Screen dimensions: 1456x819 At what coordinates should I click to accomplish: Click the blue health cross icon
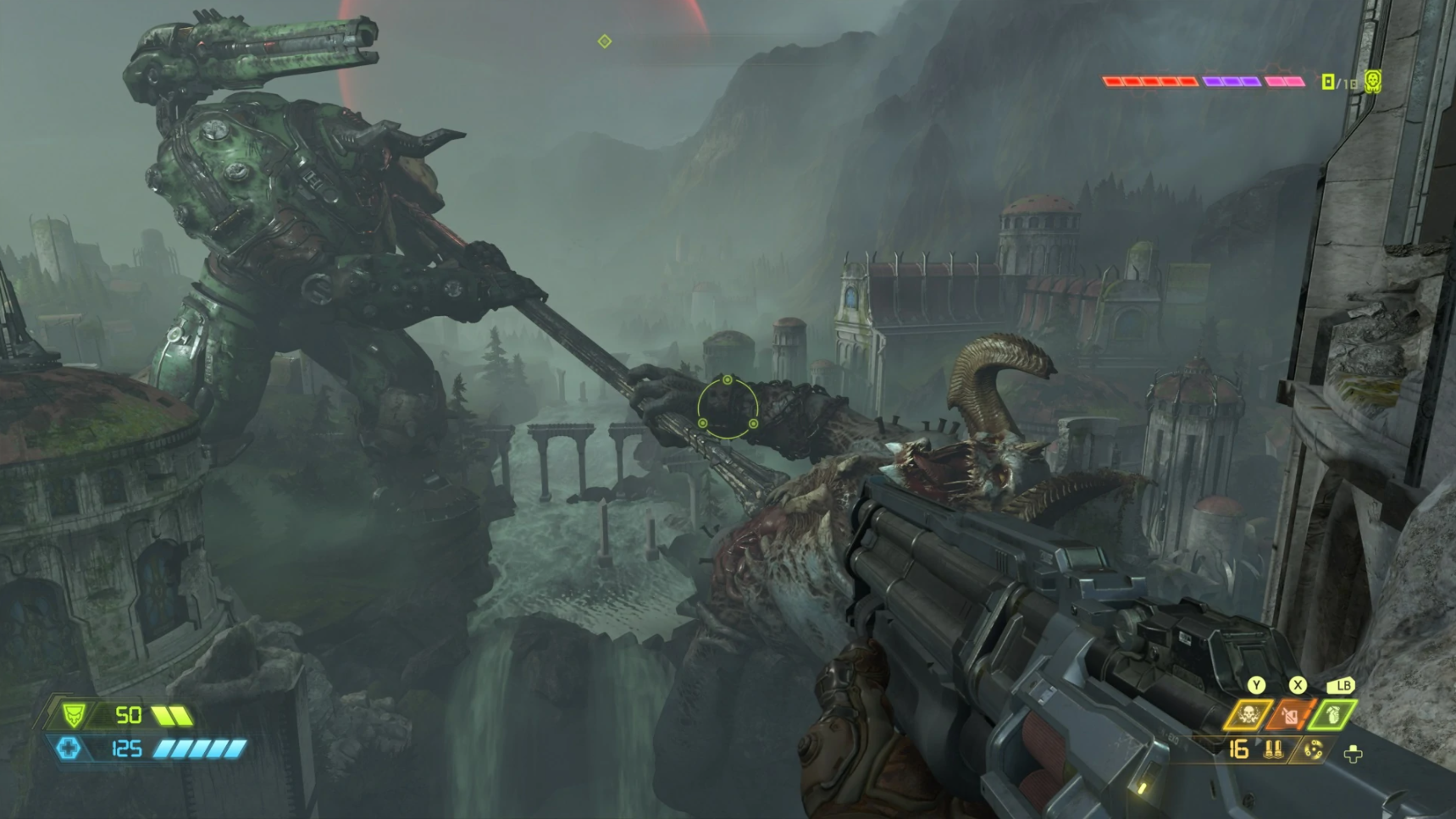point(69,748)
